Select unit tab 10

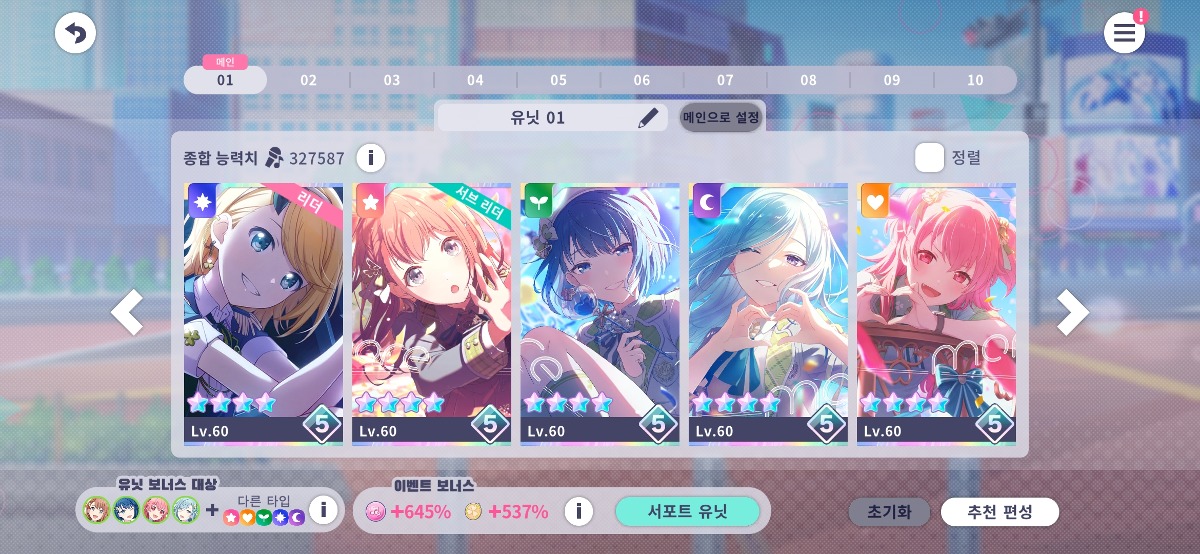tap(975, 80)
